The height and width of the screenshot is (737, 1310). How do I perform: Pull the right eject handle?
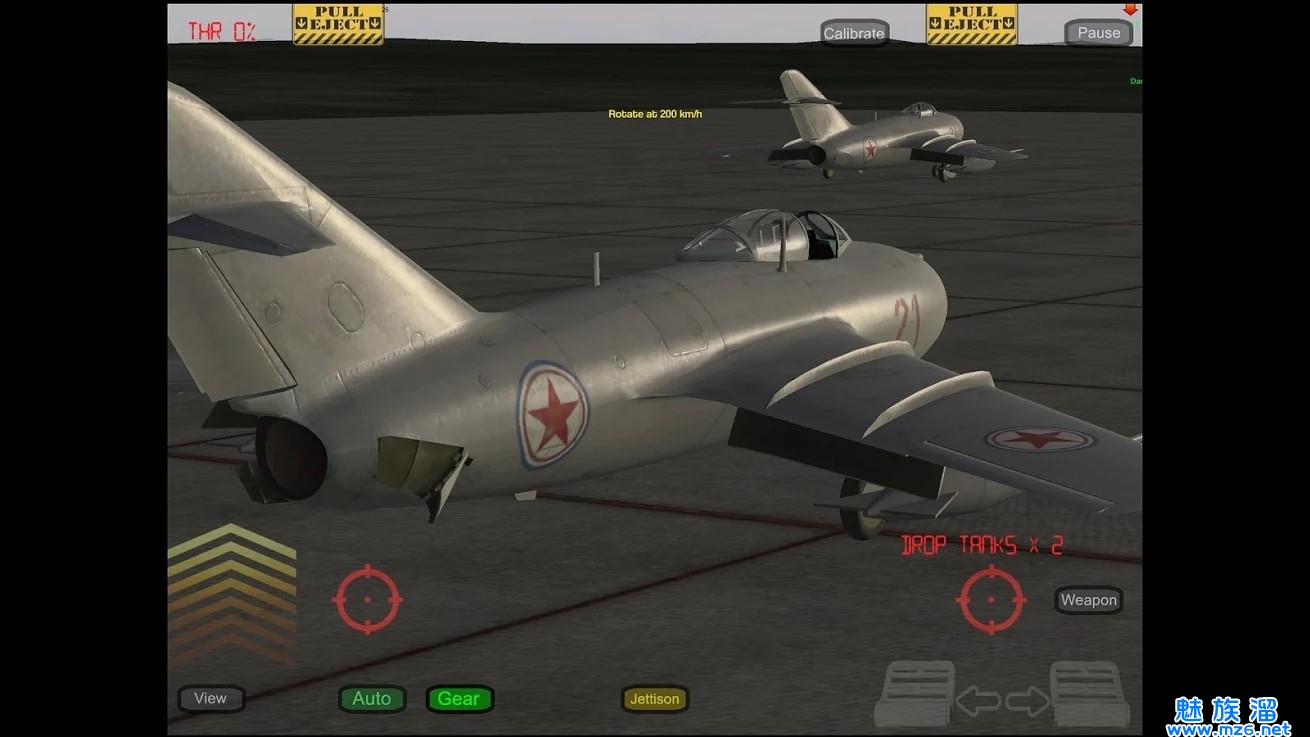coord(971,24)
